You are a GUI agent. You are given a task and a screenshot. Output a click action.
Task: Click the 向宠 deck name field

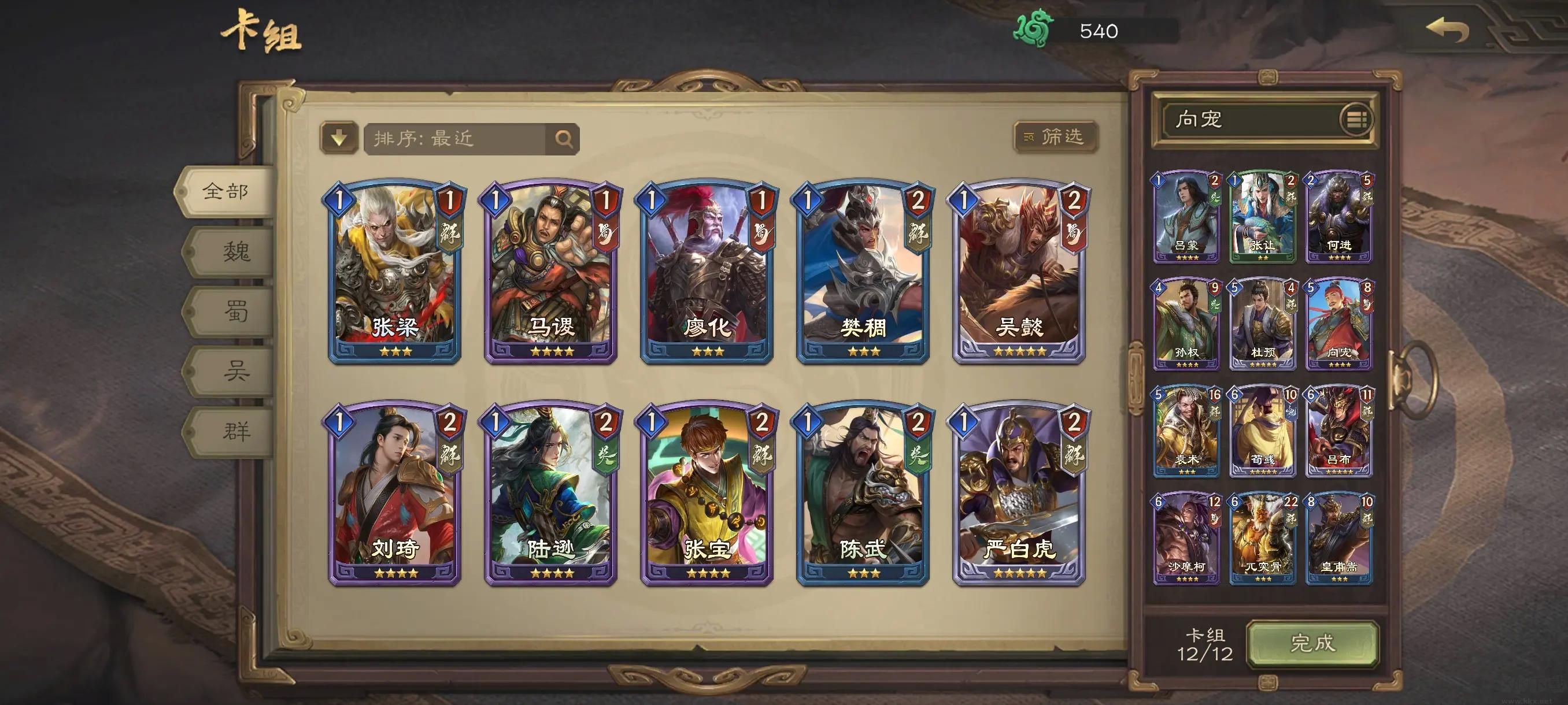(1248, 119)
